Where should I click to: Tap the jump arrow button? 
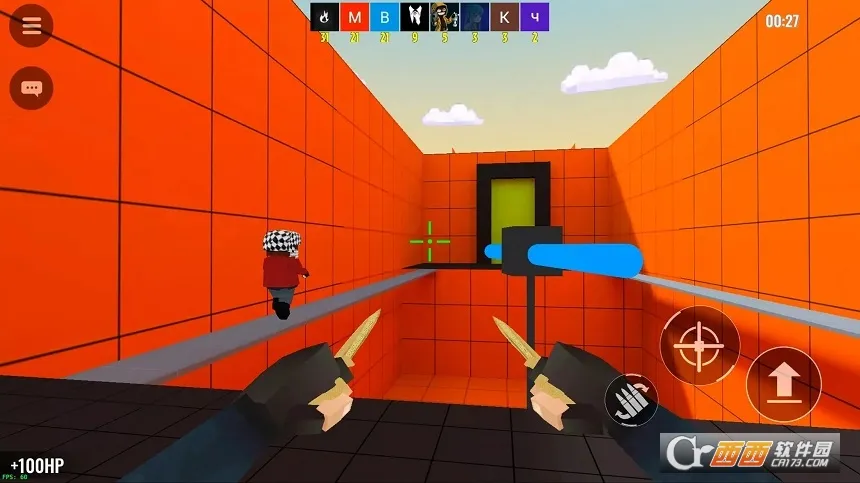(x=783, y=384)
